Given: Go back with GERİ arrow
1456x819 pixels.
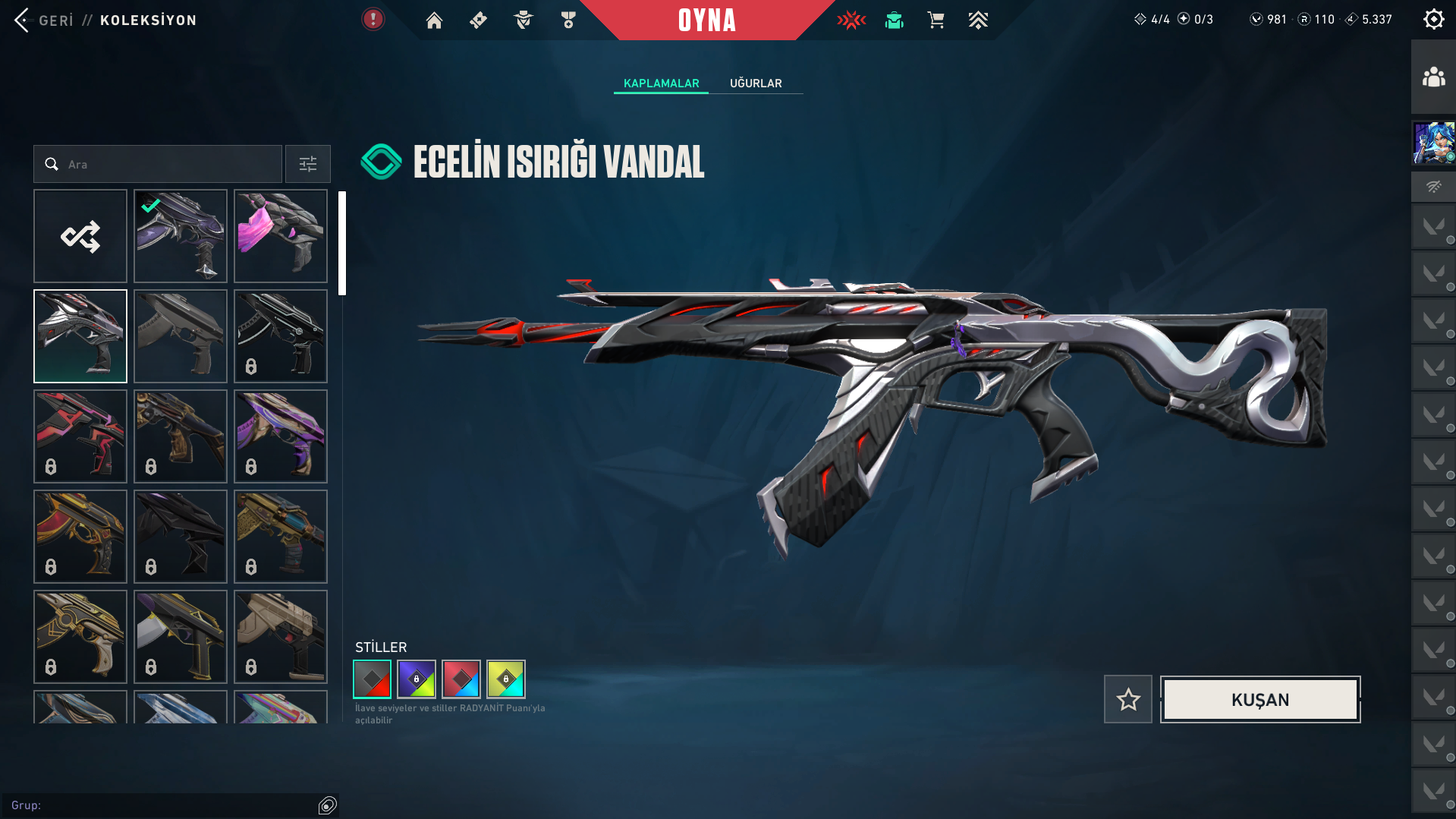Looking at the screenshot, I should point(22,20).
